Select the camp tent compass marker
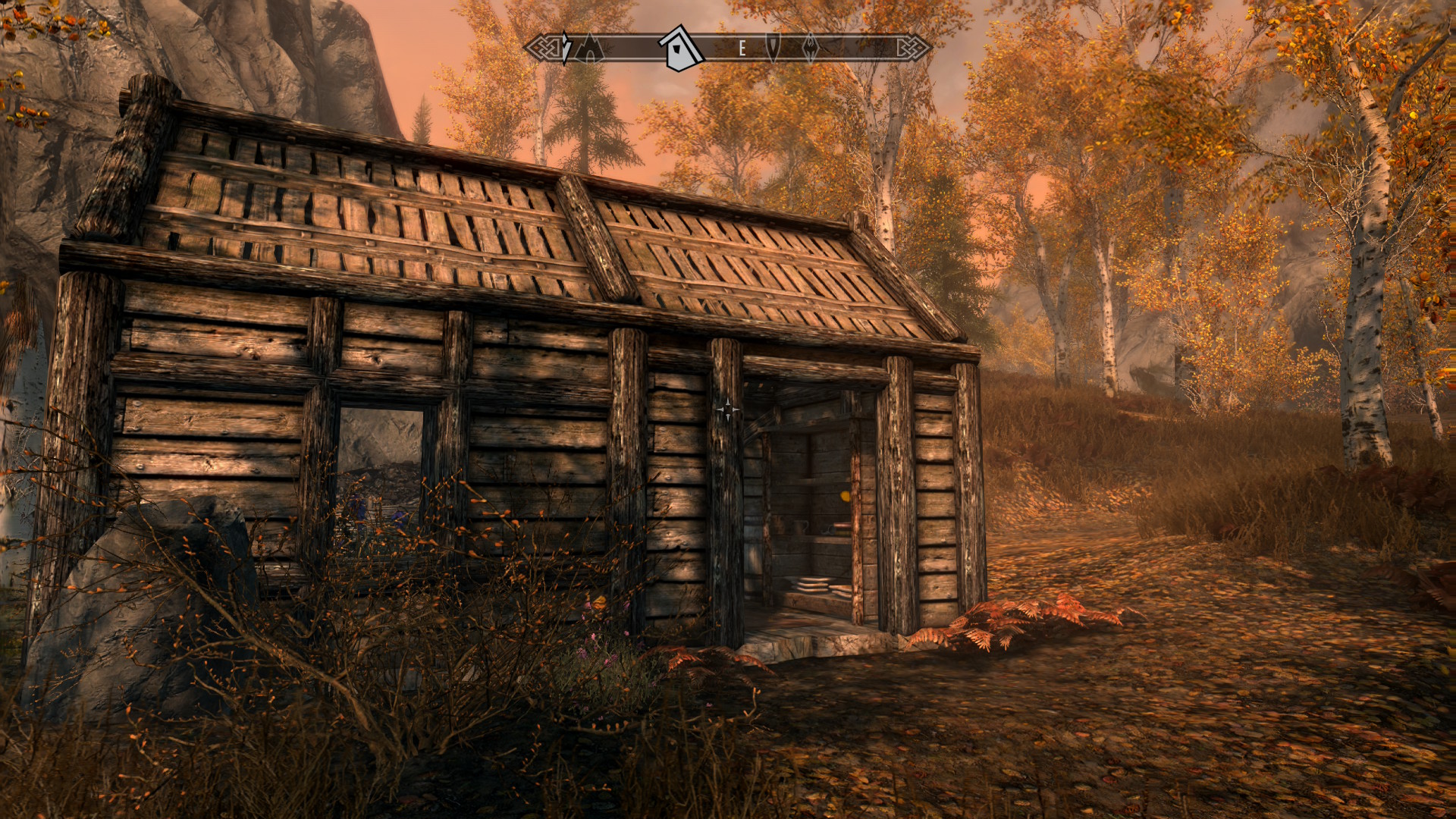Image resolution: width=1456 pixels, height=819 pixels. (x=588, y=49)
